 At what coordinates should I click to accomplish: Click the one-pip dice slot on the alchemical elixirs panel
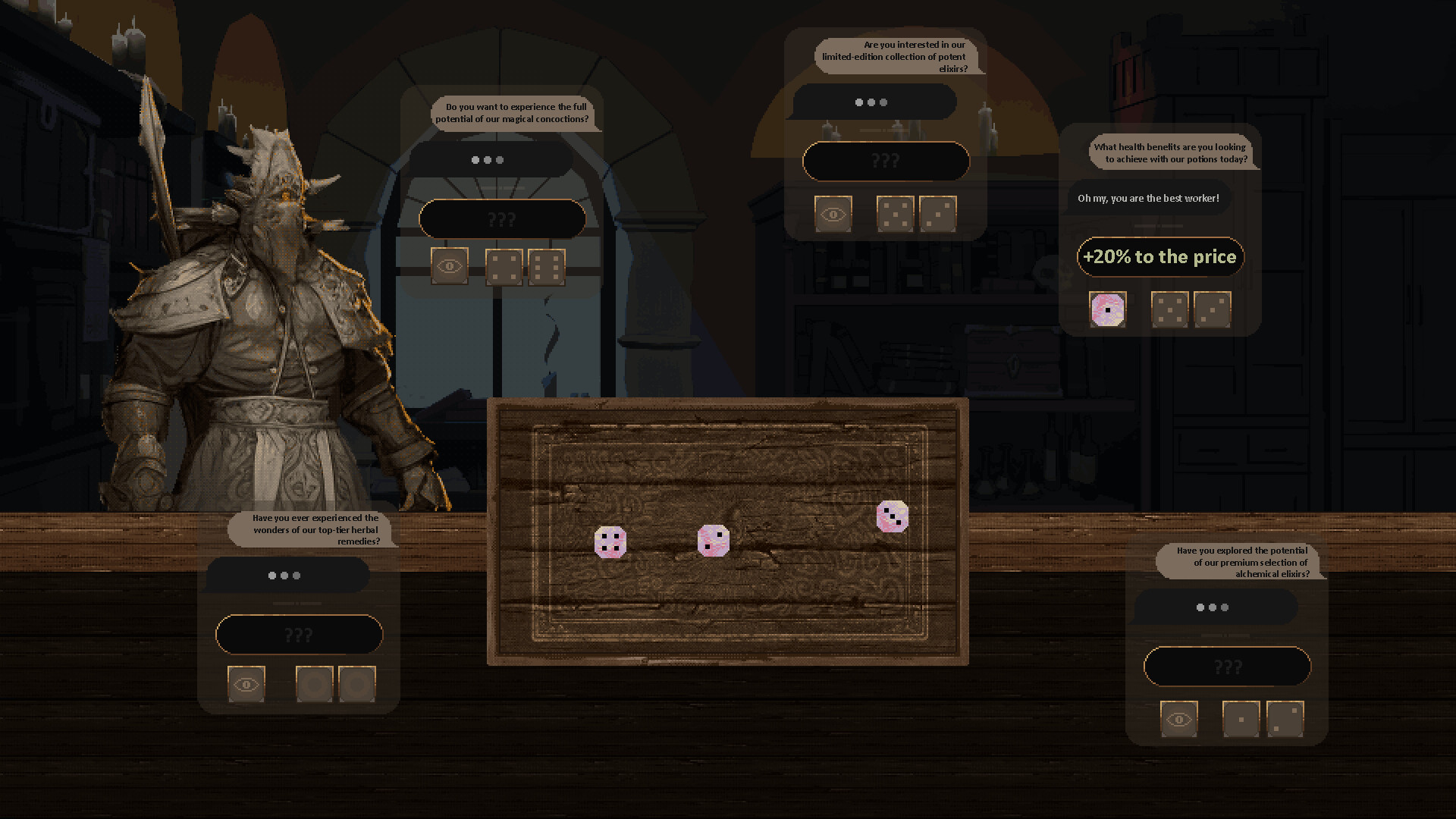1241,719
